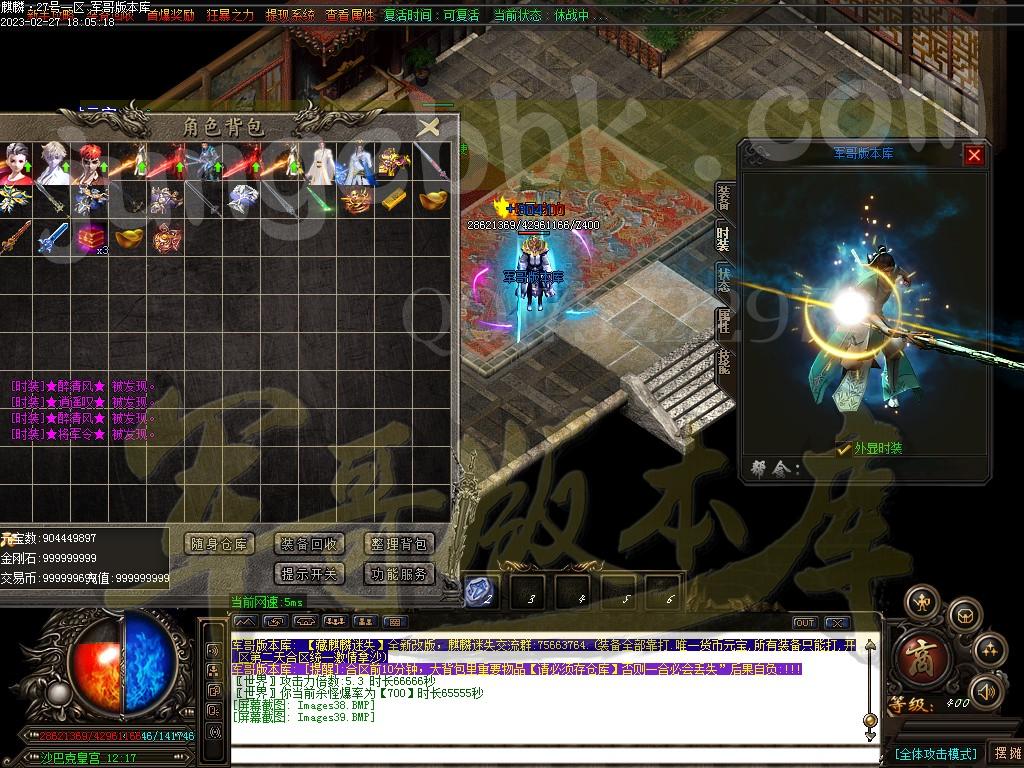
Task: Open the 技能 skills tab
Action: (724, 361)
